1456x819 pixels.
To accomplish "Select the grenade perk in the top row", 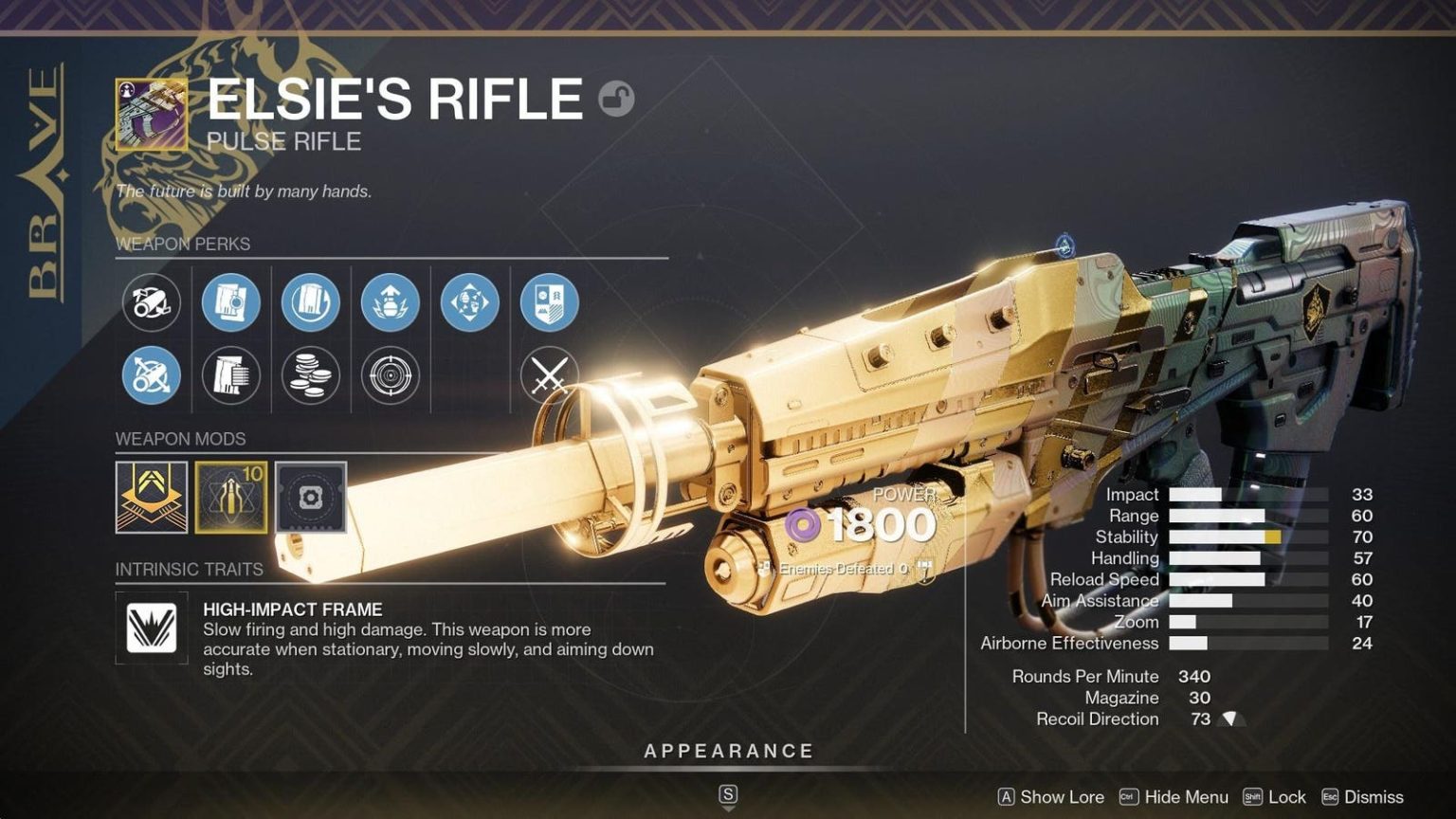I will click(x=391, y=301).
